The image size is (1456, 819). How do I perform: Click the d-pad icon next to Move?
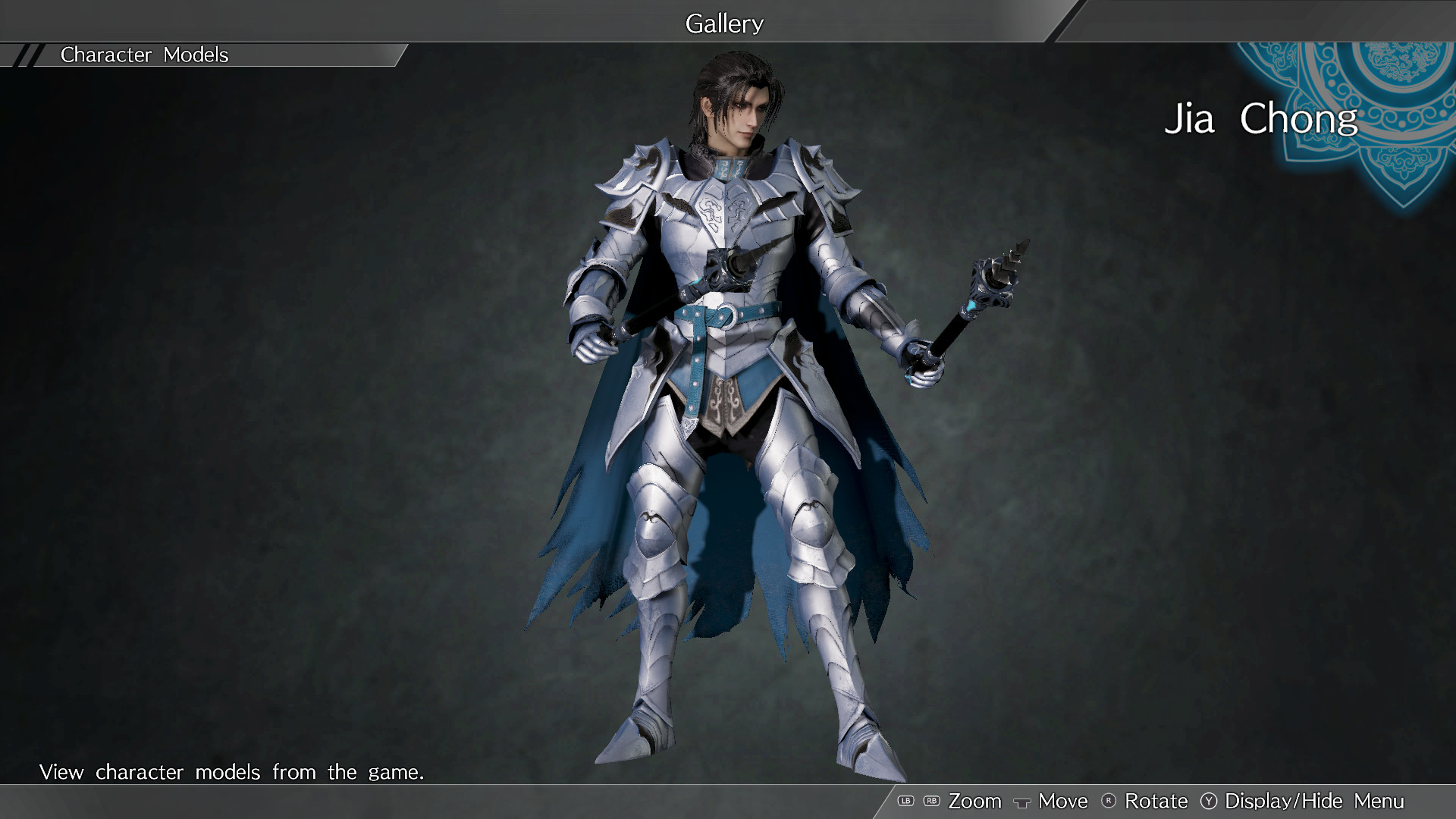[1022, 802]
